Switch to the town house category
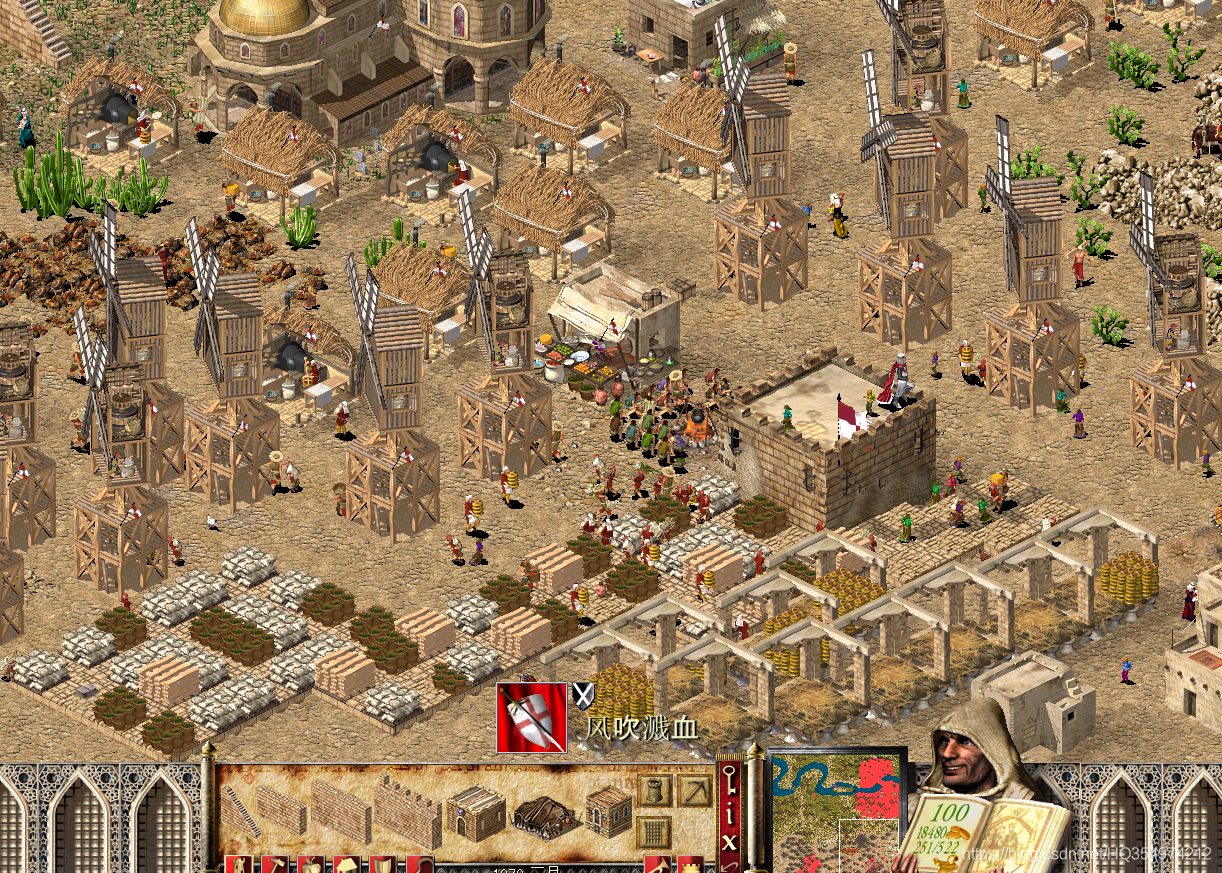1222x873 pixels. click(346, 865)
